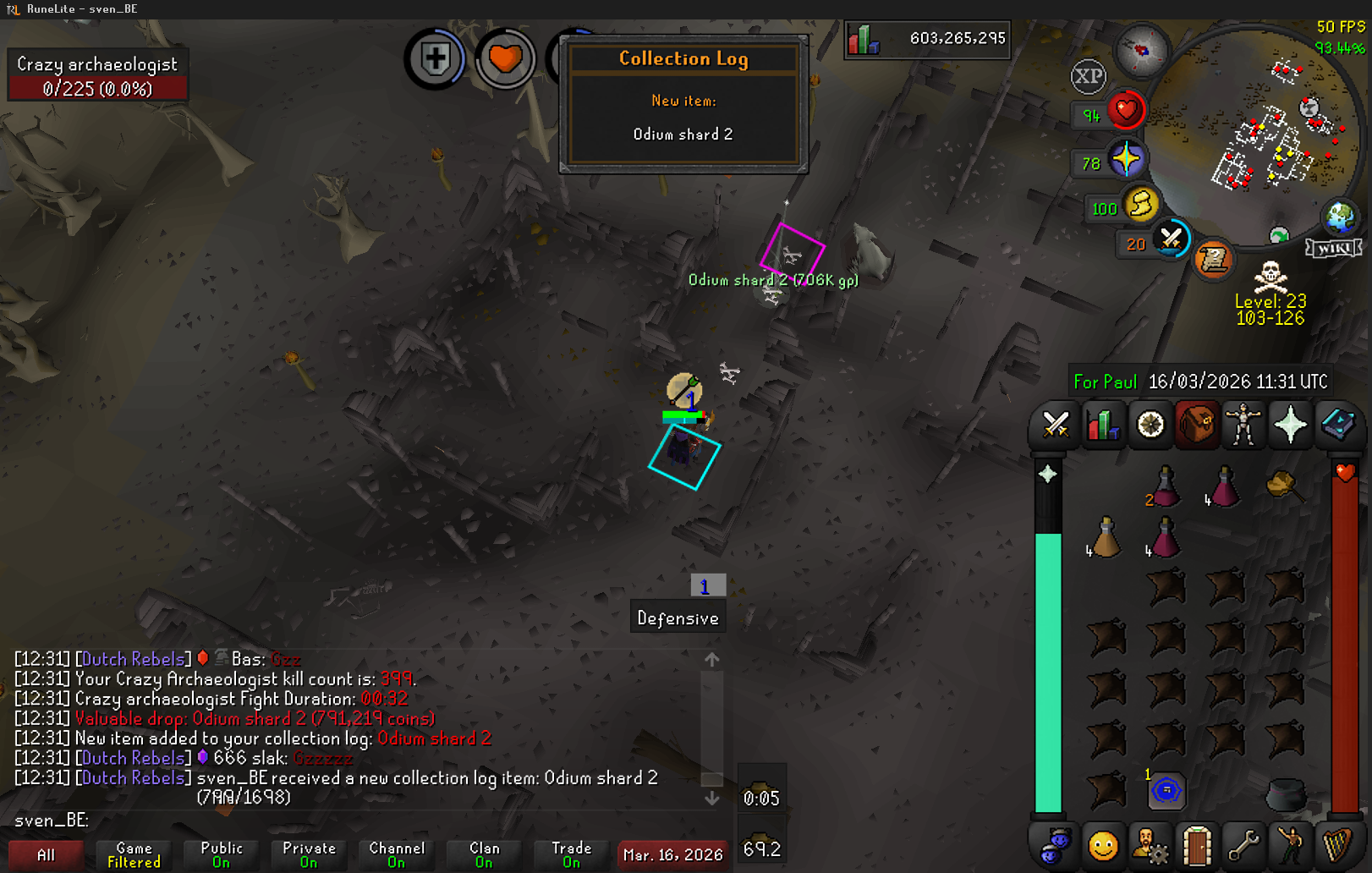Open the Quest List tab
The width and height of the screenshot is (1372, 873).
tap(1150, 424)
